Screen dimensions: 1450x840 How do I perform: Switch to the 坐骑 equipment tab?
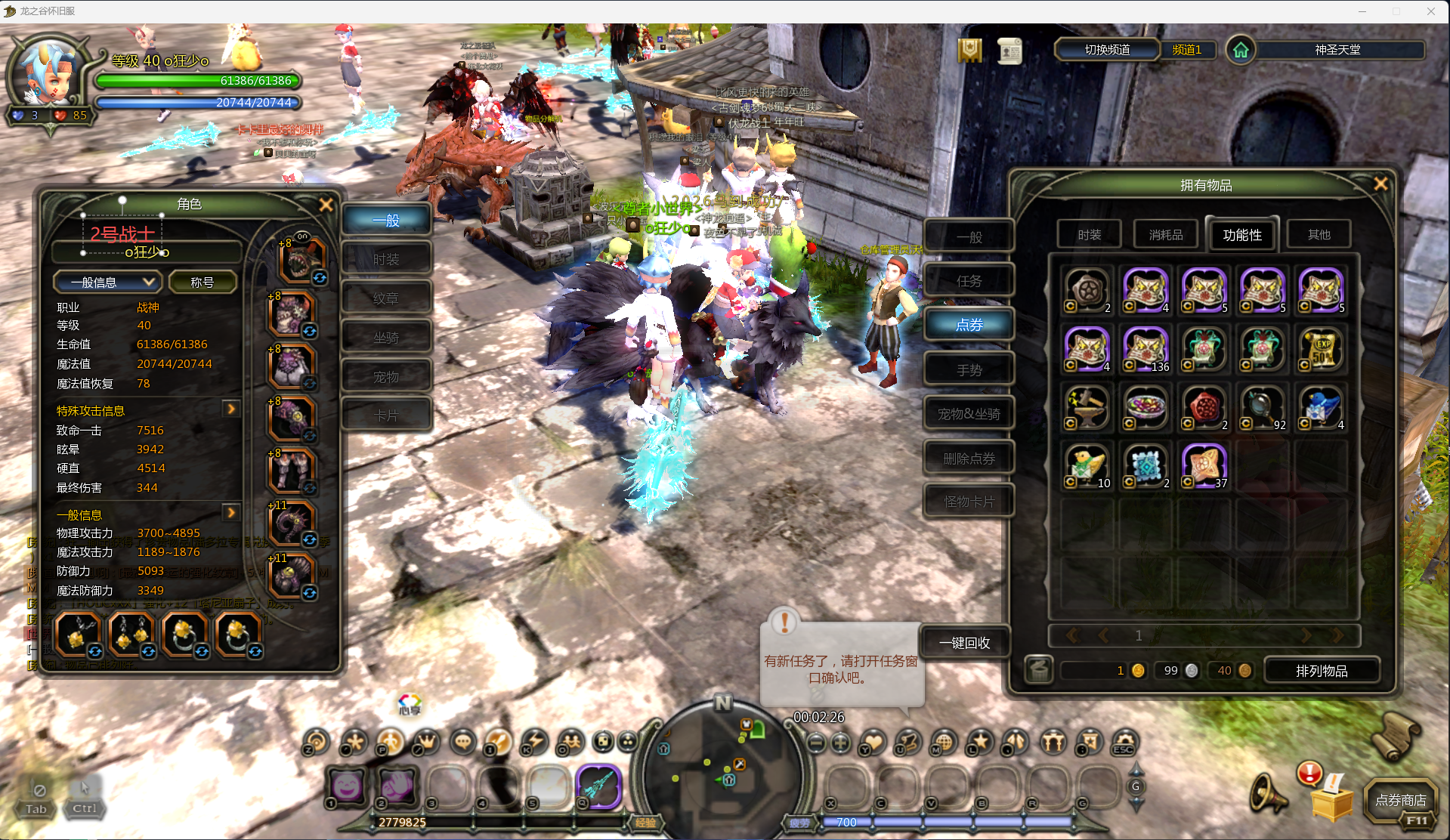coord(386,338)
